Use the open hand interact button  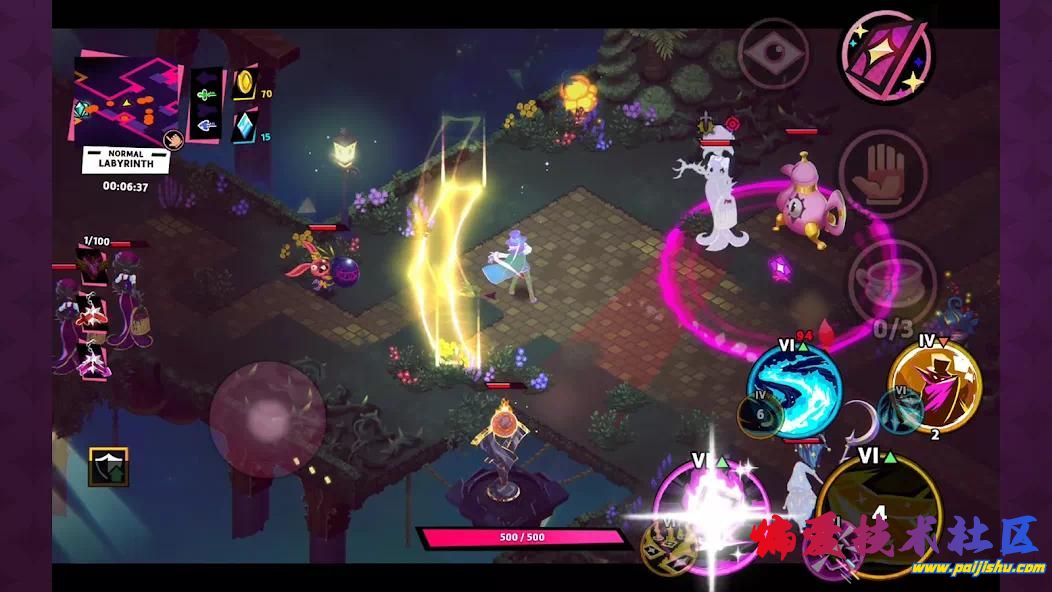[882, 174]
